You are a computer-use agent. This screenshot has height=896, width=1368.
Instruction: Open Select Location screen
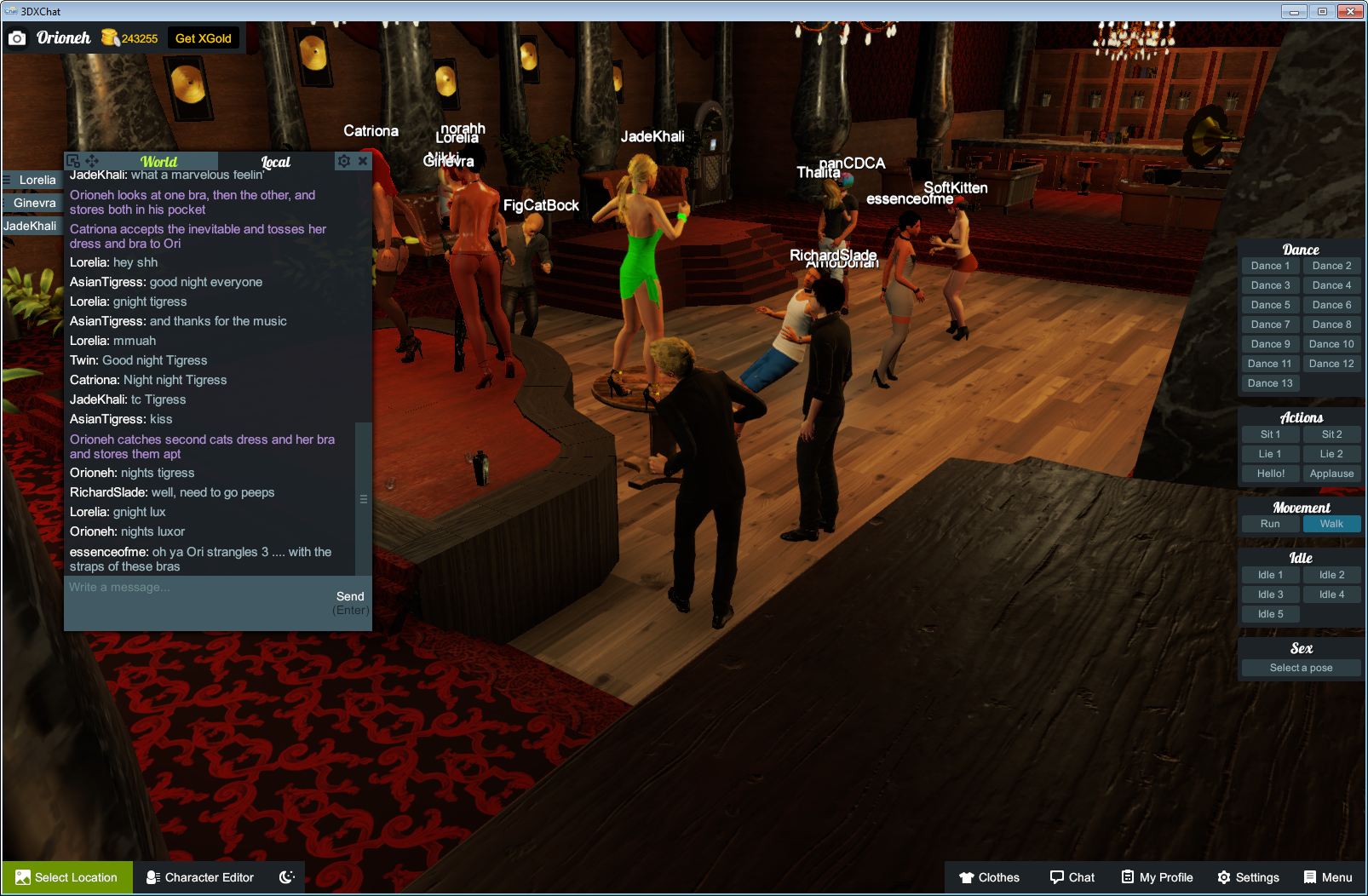click(66, 877)
